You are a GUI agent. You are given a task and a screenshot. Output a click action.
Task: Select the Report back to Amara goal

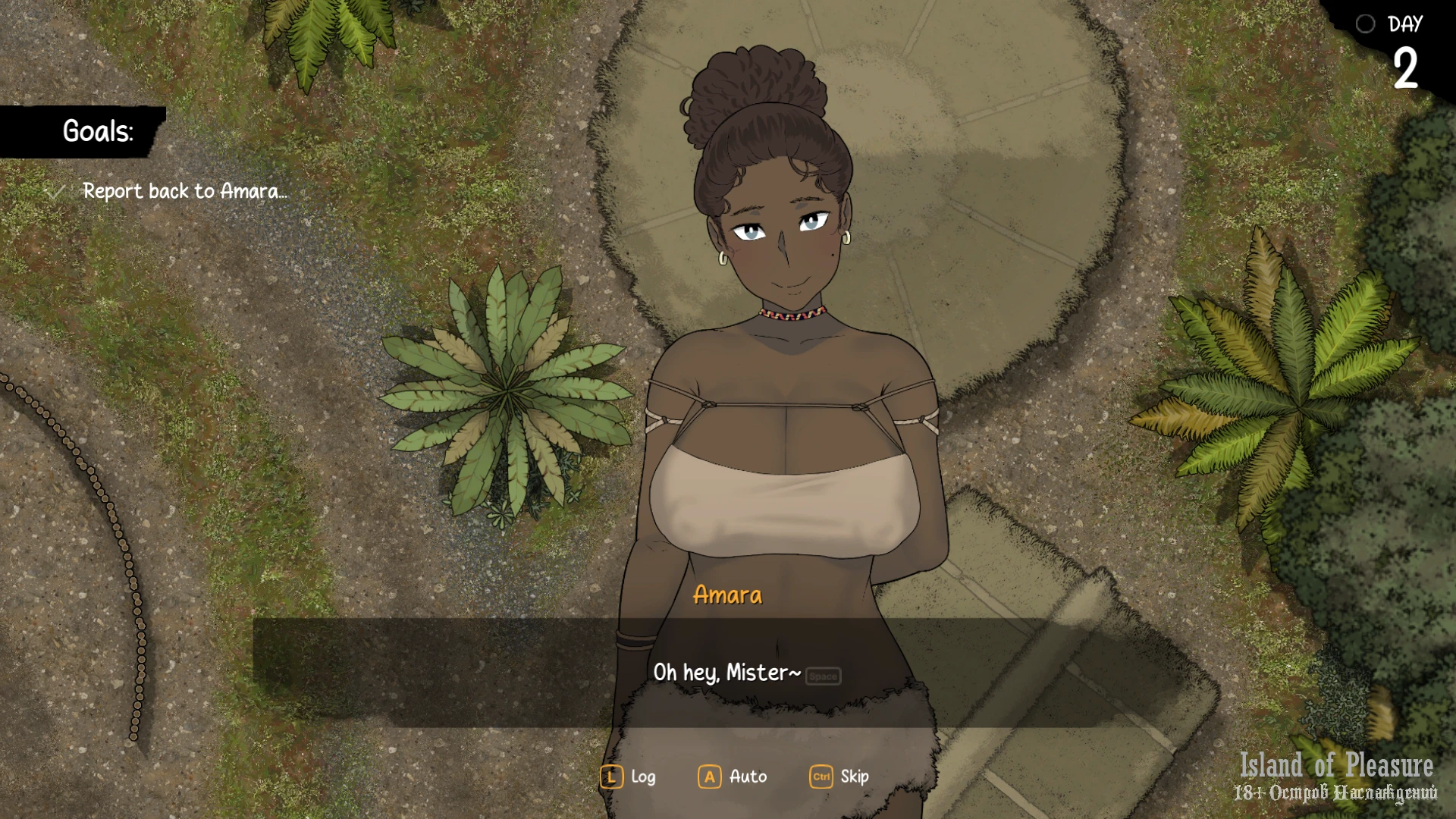[x=184, y=191]
